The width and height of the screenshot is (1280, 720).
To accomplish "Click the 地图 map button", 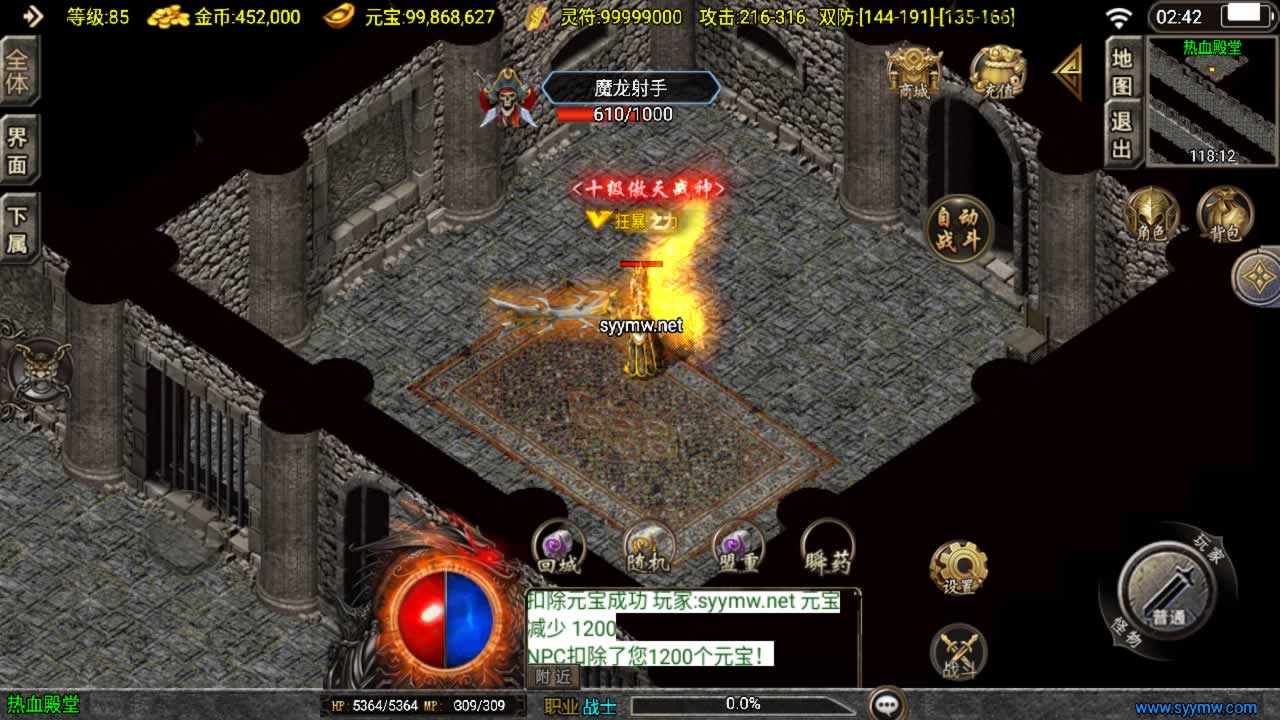I will point(1123,72).
